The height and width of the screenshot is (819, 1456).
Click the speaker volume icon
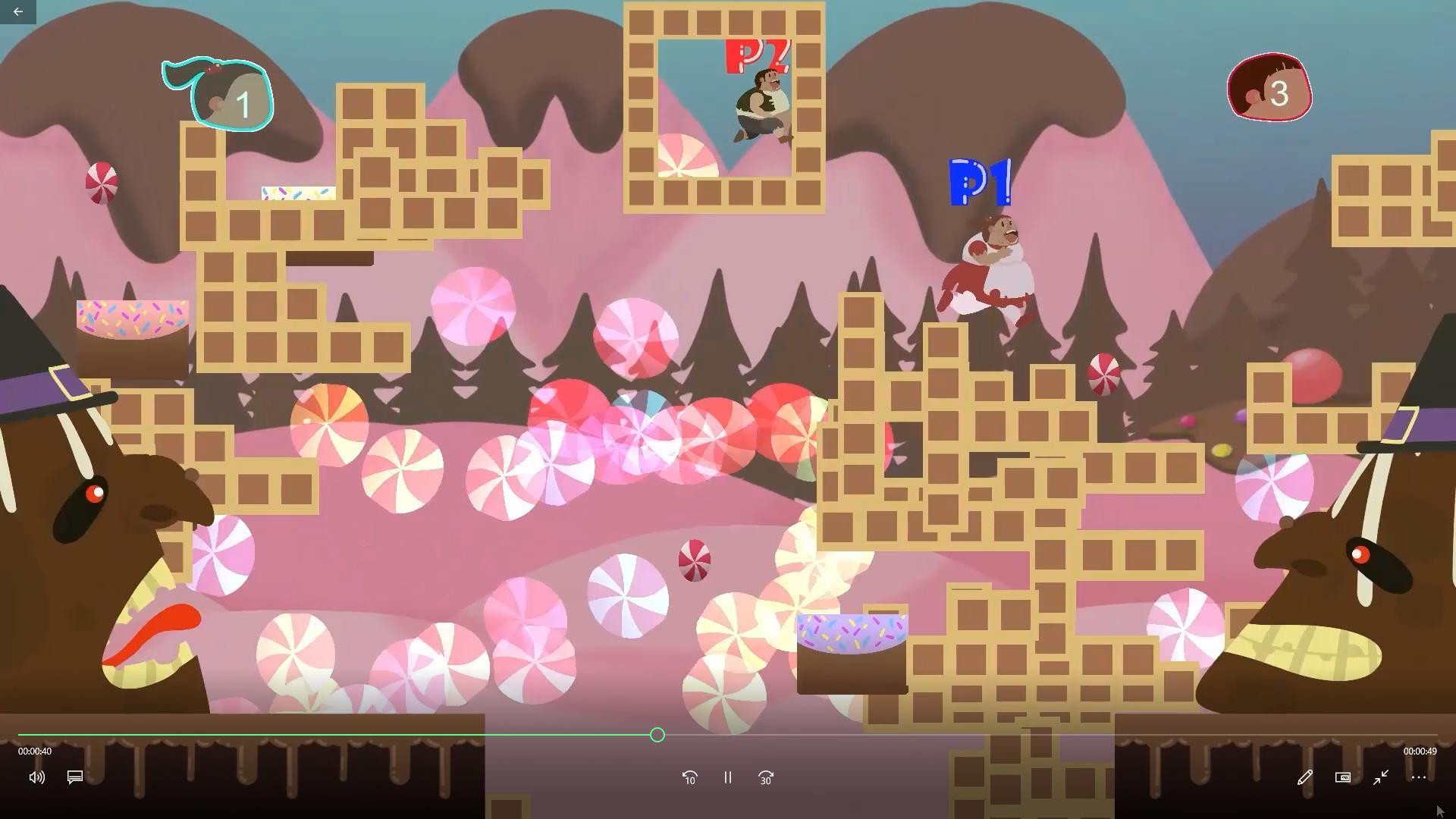tap(36, 777)
